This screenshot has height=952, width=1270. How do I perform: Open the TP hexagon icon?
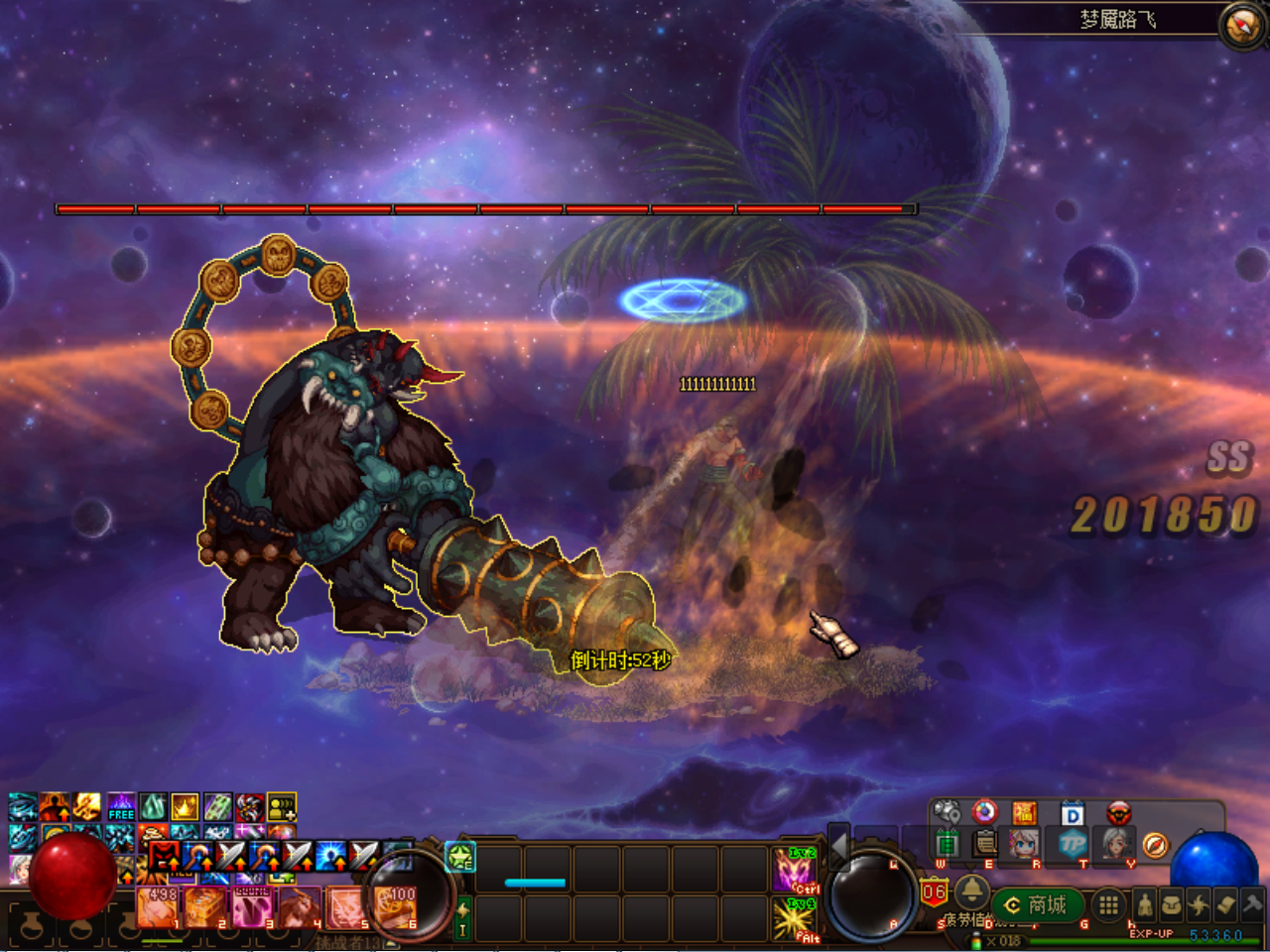[1072, 845]
